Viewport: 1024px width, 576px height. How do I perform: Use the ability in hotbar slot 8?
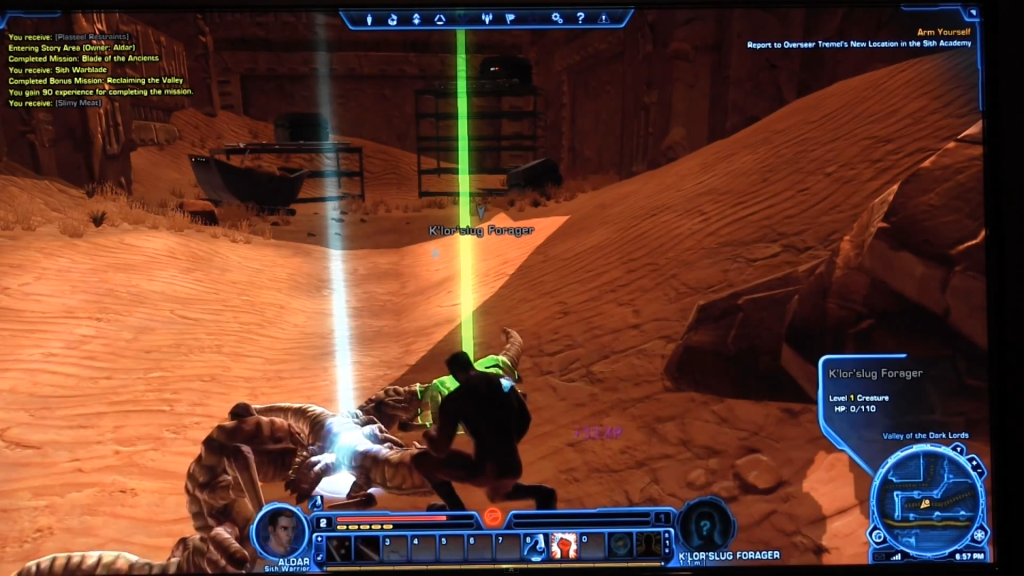(536, 545)
